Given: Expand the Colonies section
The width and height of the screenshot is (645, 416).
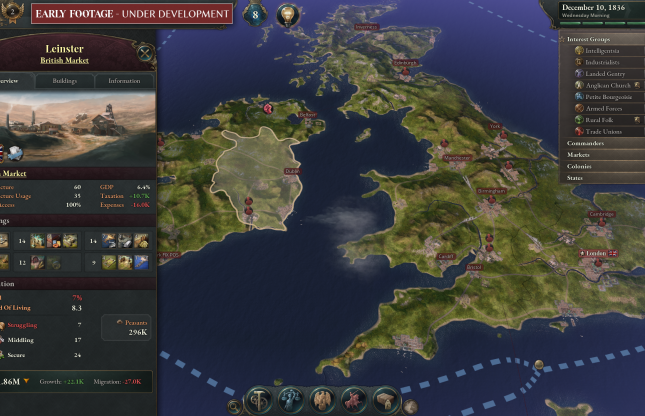Looking at the screenshot, I should click(x=580, y=166).
